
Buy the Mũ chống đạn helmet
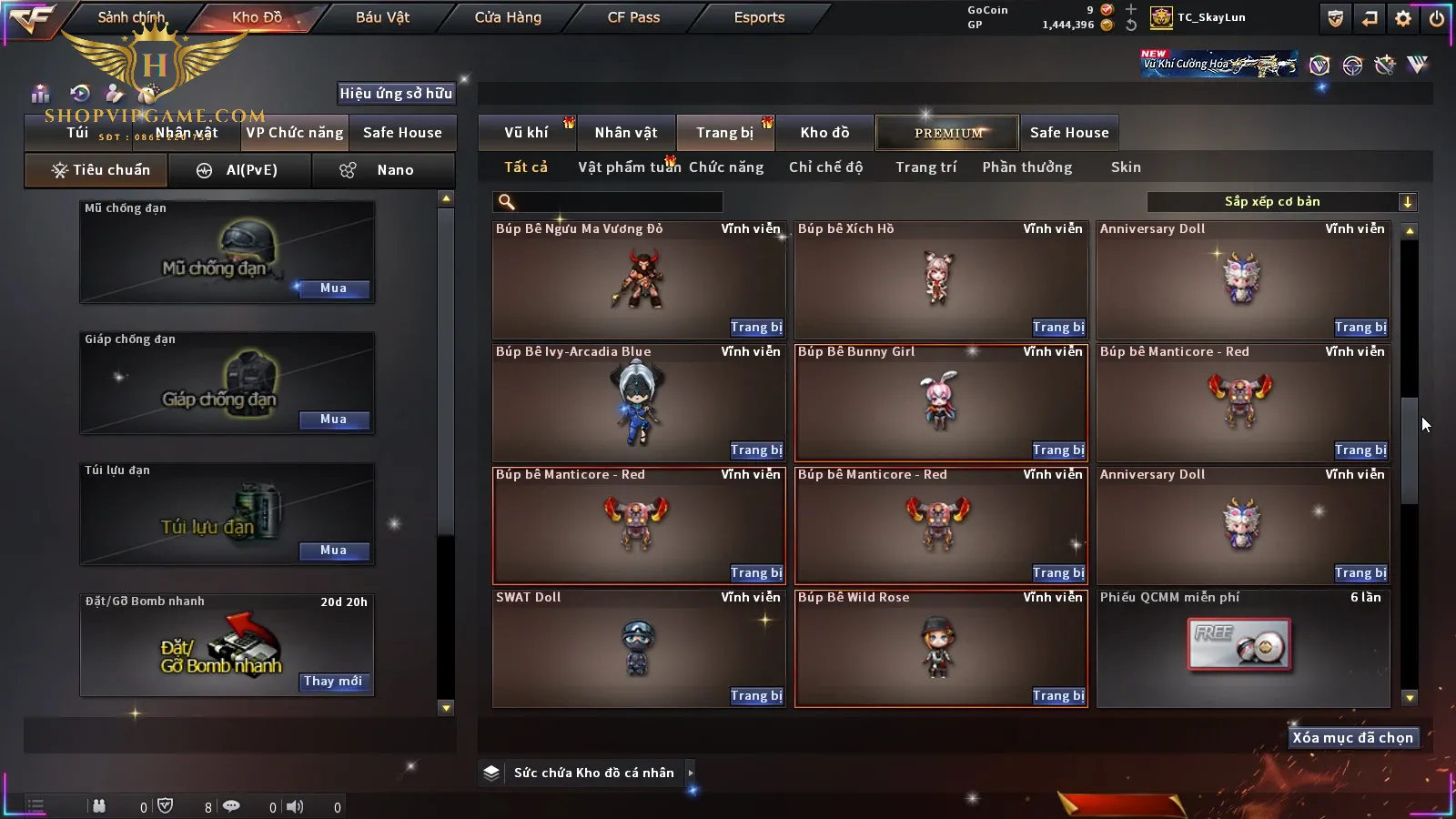(333, 288)
